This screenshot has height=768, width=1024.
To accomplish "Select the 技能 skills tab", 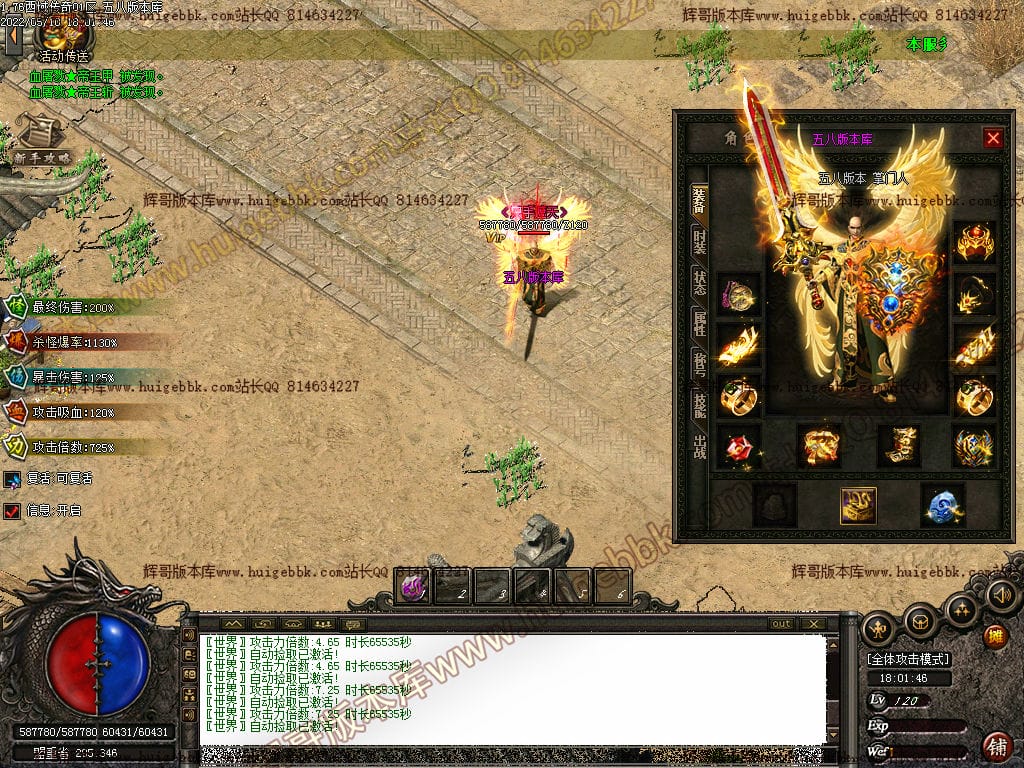I will click(x=700, y=404).
